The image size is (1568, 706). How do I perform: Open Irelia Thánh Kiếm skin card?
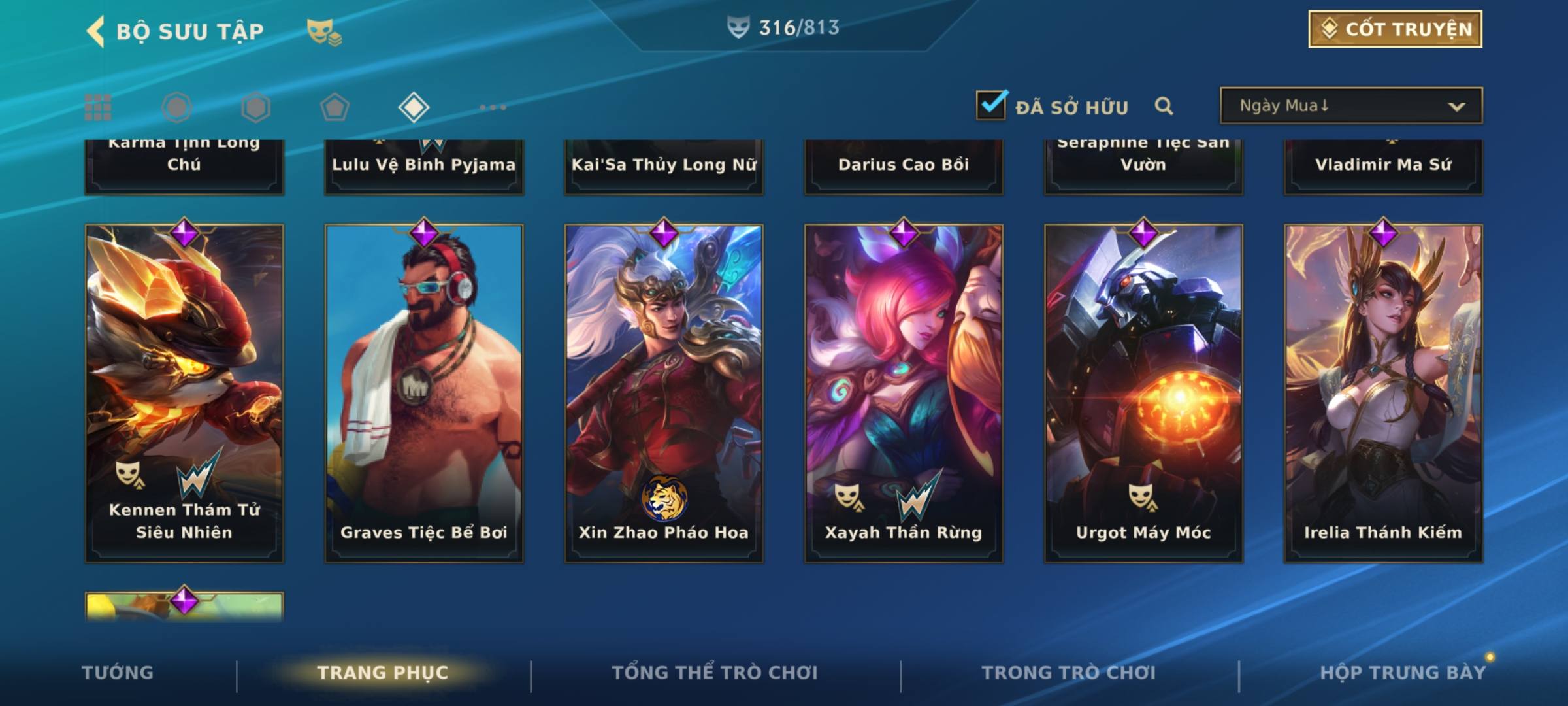tap(1383, 392)
